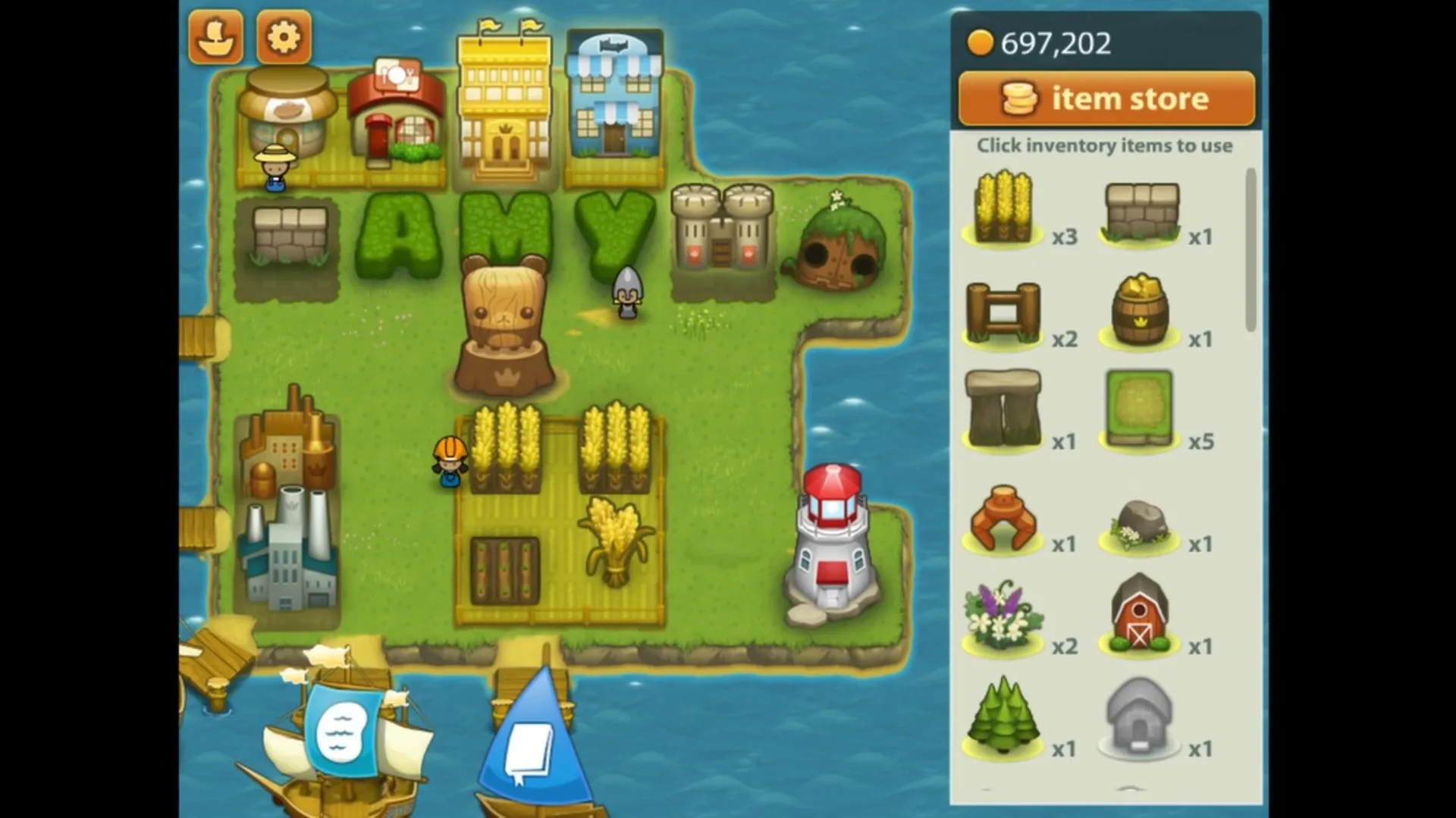This screenshot has height=818, width=1456.
Task: Select the wheat bundle x3 inventory item
Action: (x=1003, y=208)
